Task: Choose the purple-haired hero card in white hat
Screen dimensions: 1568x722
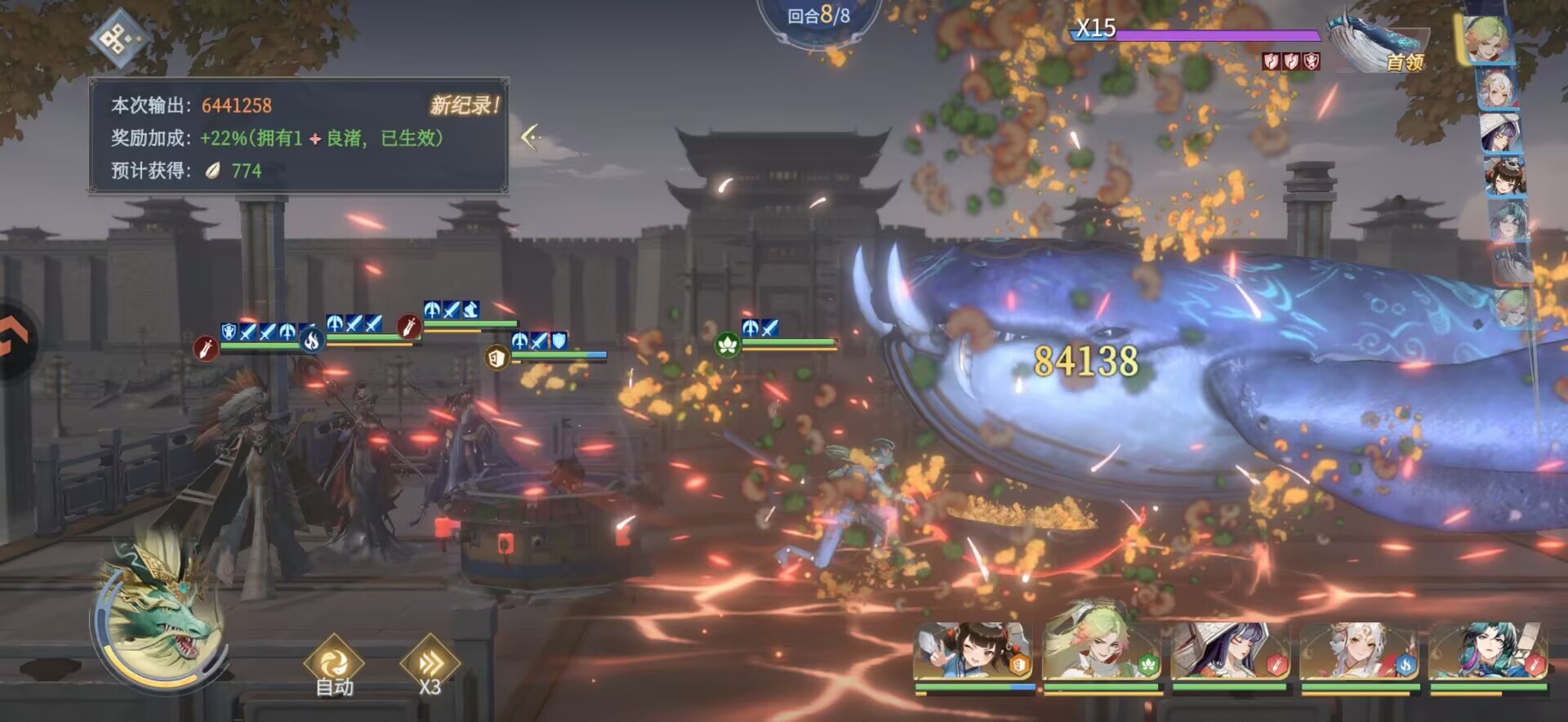Action: point(1230,652)
